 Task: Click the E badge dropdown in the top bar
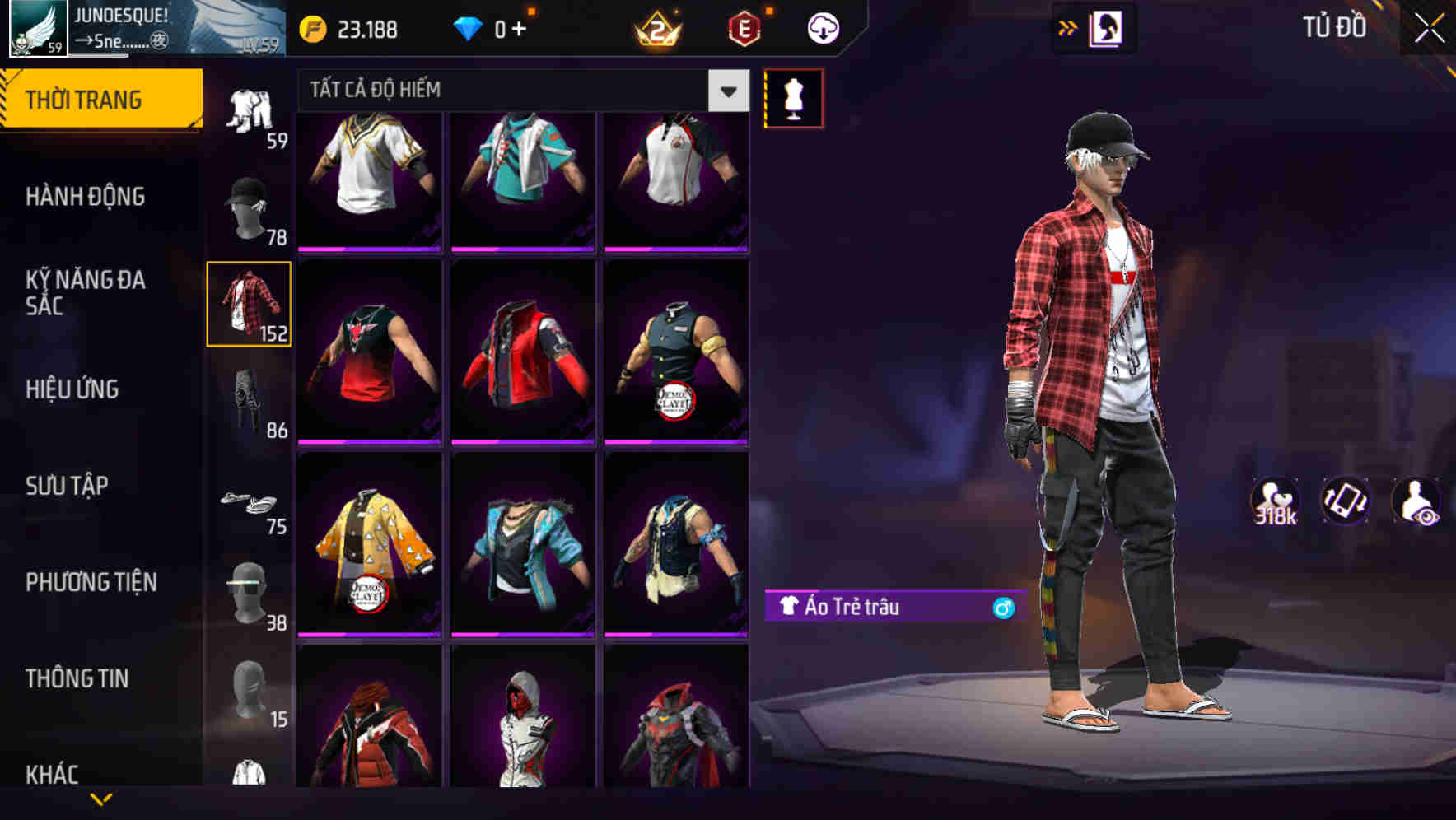(744, 27)
